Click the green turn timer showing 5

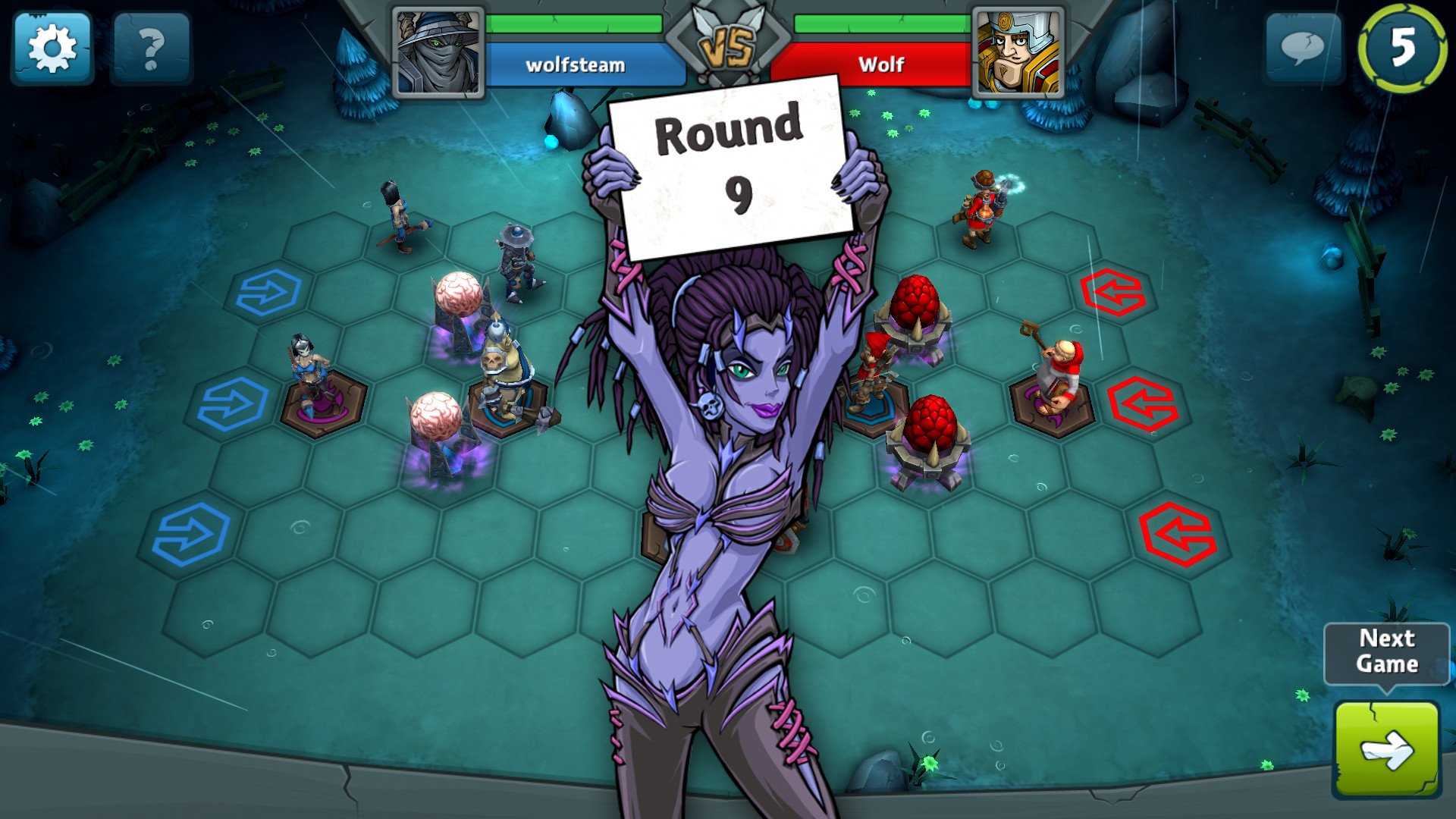[x=1401, y=47]
